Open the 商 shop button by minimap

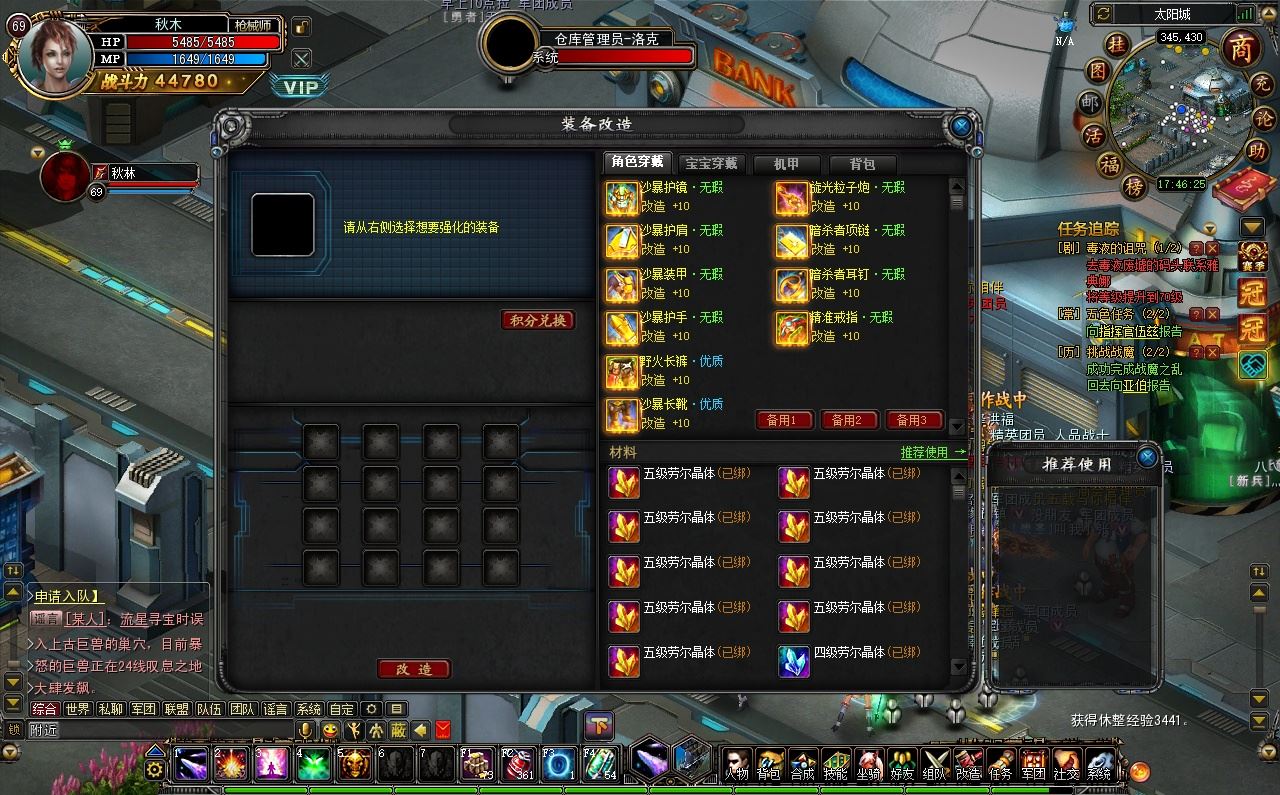(1240, 48)
